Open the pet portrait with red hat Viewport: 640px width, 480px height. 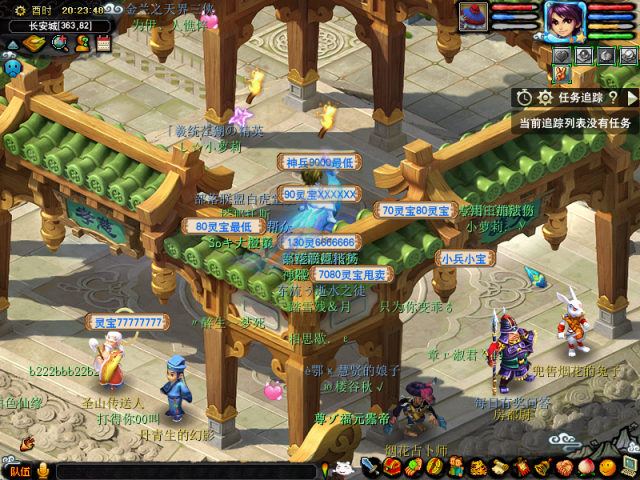(474, 16)
